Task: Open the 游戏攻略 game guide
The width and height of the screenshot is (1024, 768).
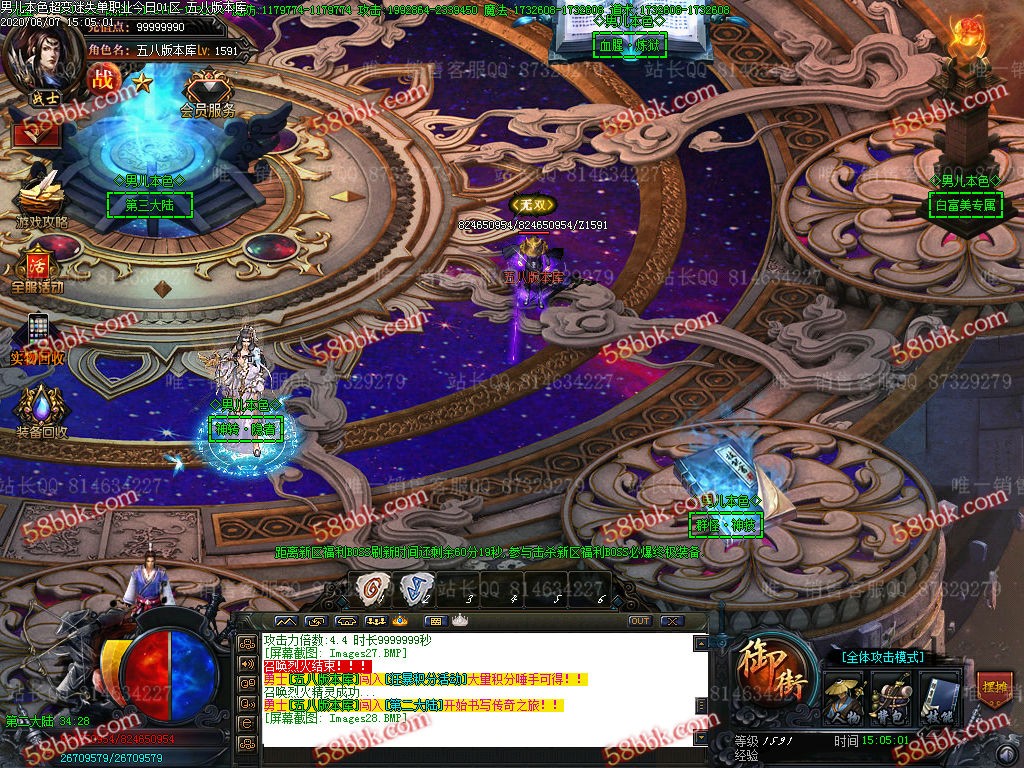Action: coord(40,197)
